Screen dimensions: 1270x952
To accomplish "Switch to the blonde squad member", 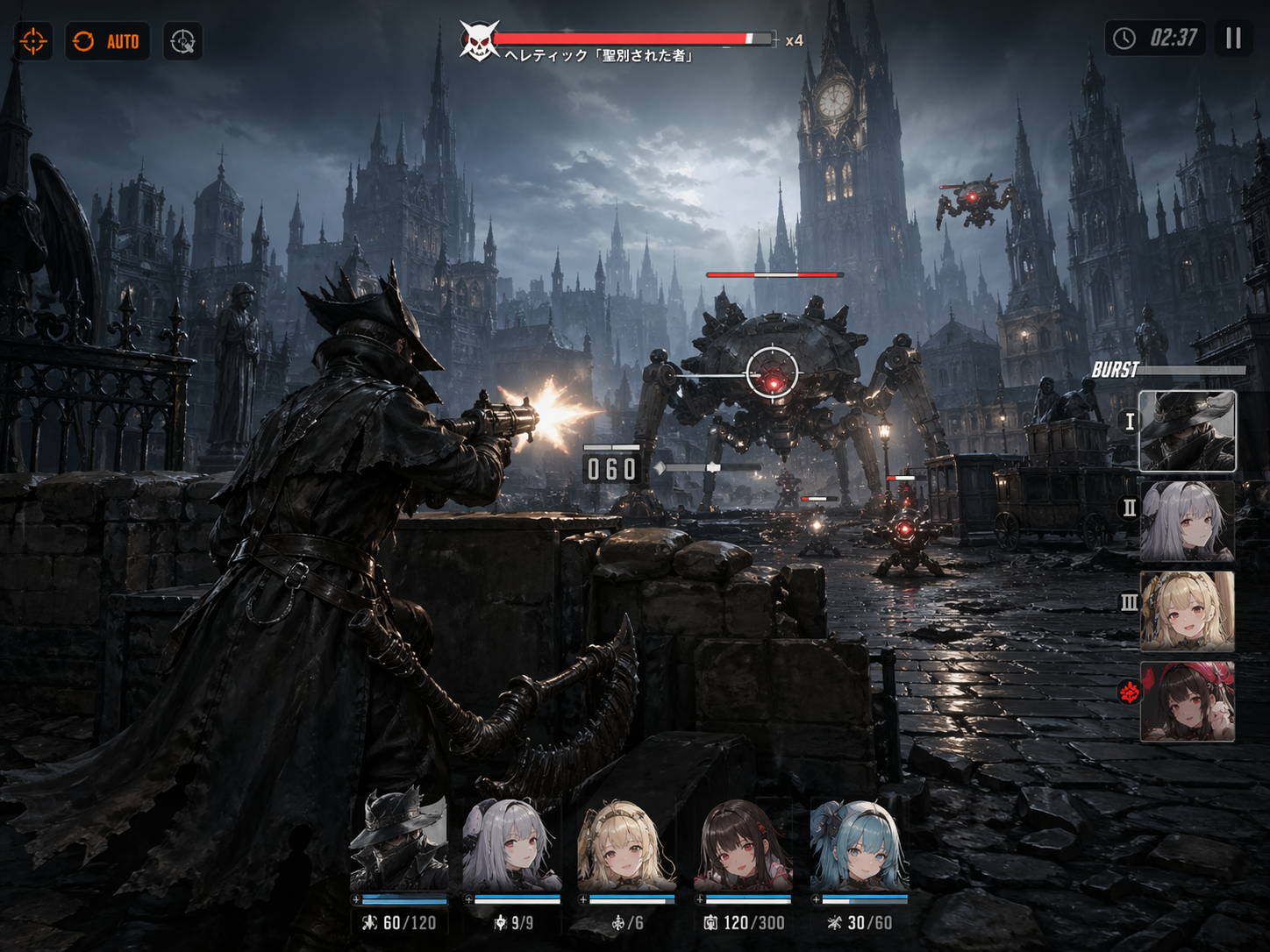I will point(626,846).
